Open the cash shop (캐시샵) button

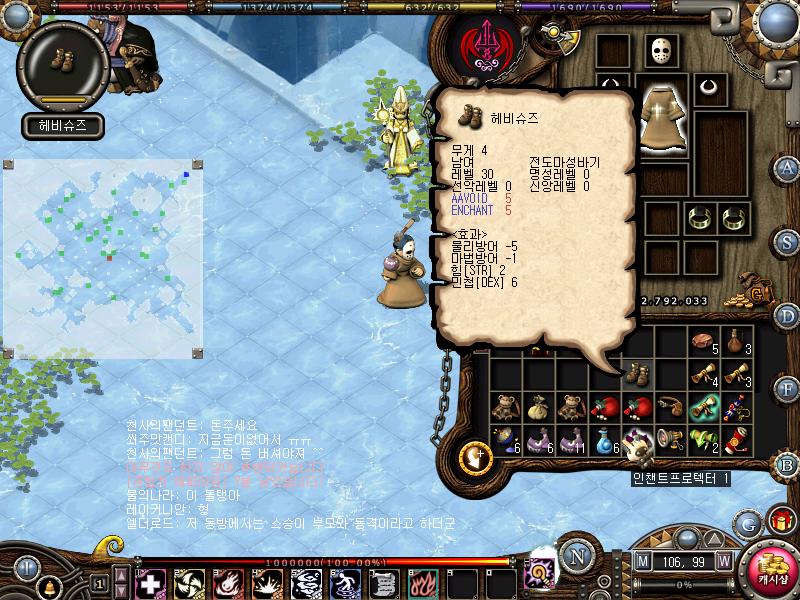click(773, 568)
